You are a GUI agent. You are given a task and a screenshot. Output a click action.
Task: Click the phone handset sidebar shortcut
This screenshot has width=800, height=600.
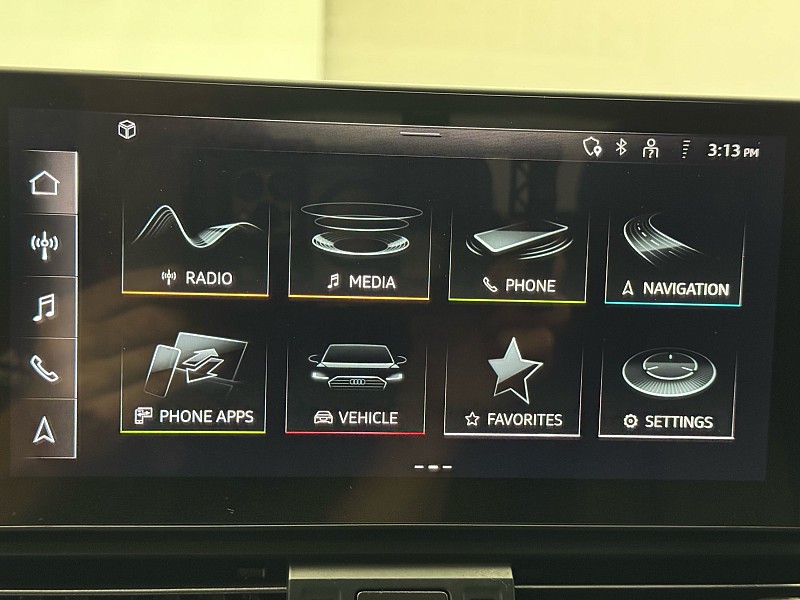(x=45, y=367)
